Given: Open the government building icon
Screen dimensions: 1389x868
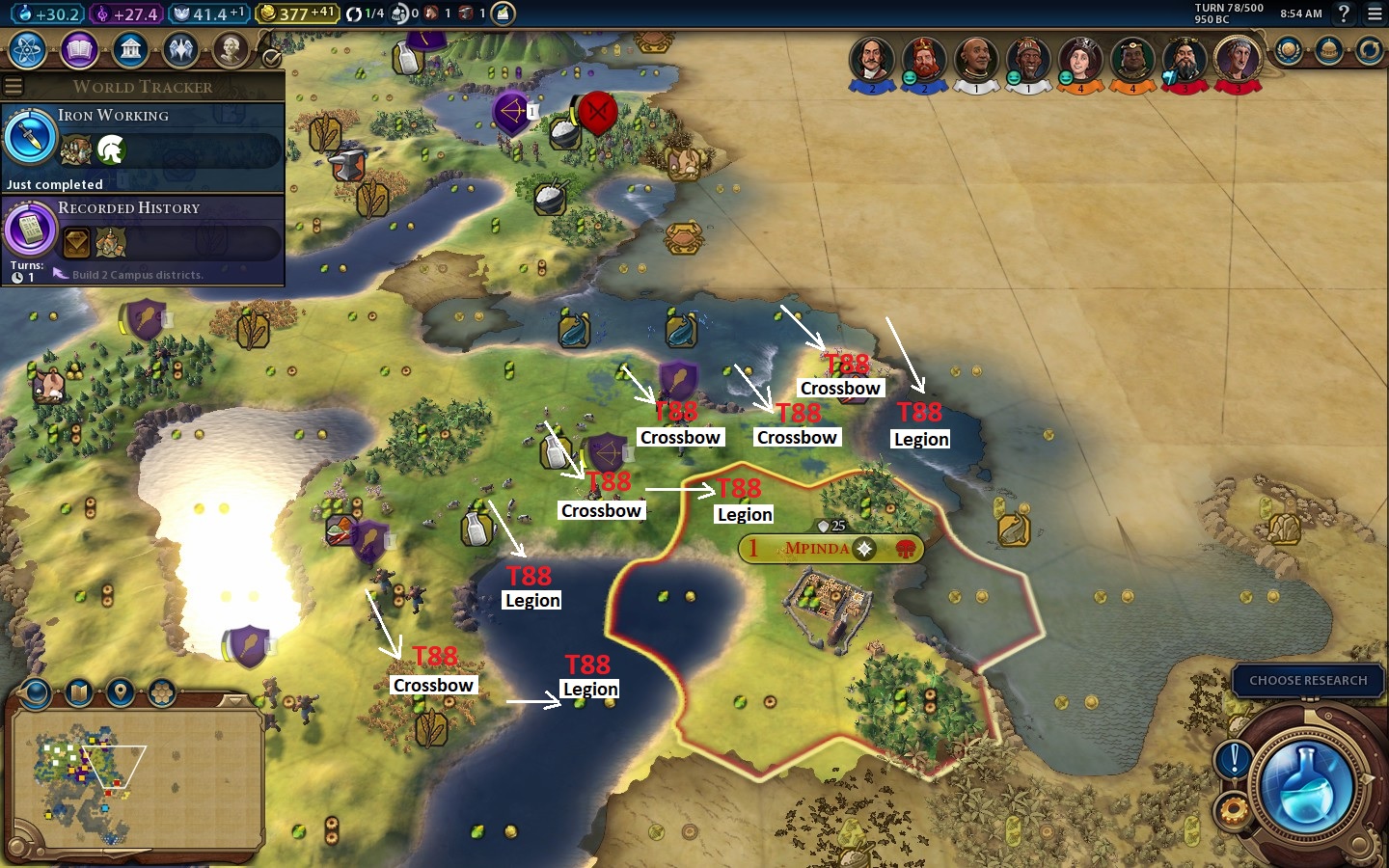Looking at the screenshot, I should (130, 50).
